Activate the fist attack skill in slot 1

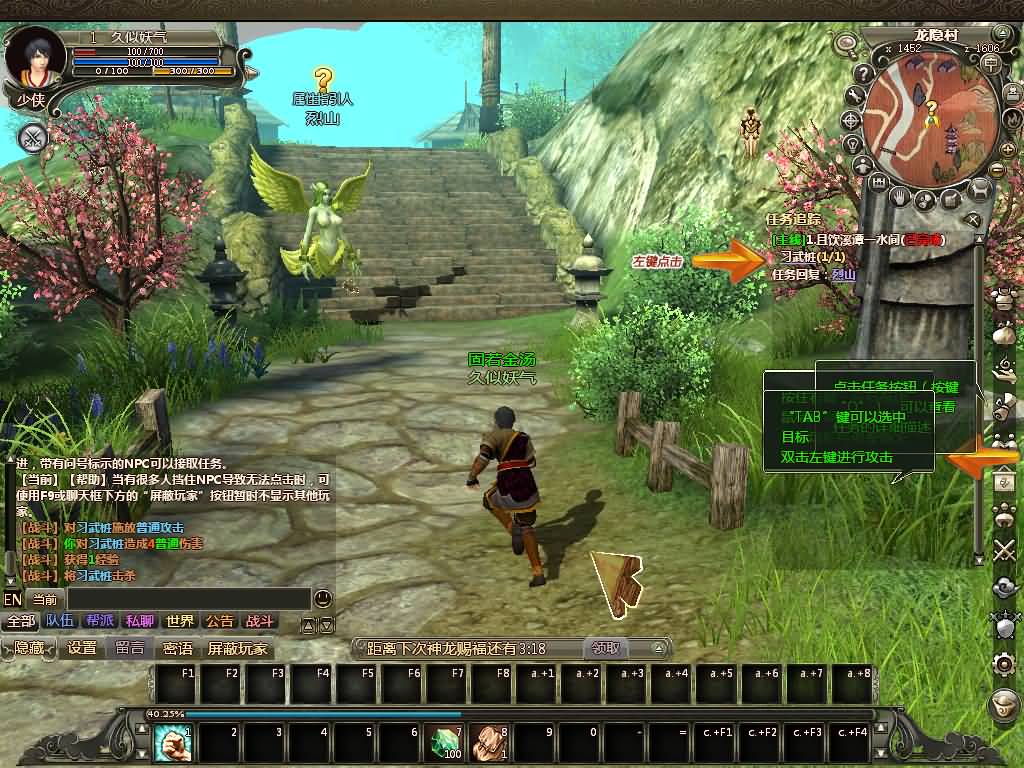[x=173, y=744]
